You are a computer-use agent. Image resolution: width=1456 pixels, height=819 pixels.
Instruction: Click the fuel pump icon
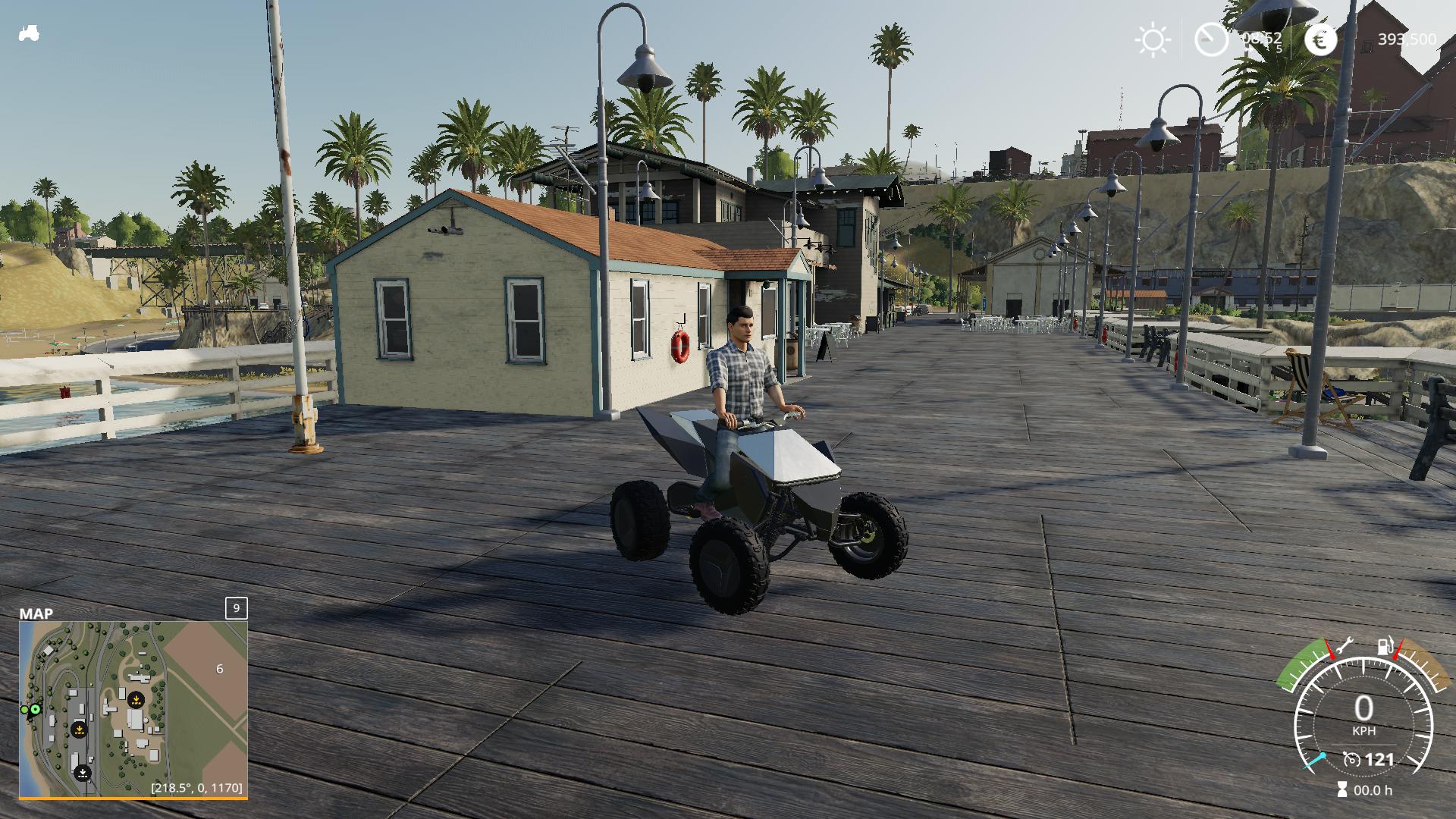tap(1385, 647)
